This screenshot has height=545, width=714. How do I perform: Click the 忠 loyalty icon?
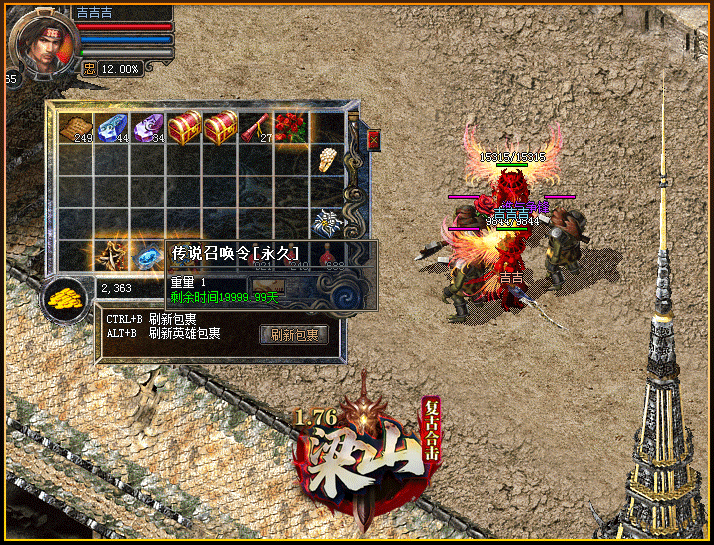pyautogui.click(x=88, y=68)
